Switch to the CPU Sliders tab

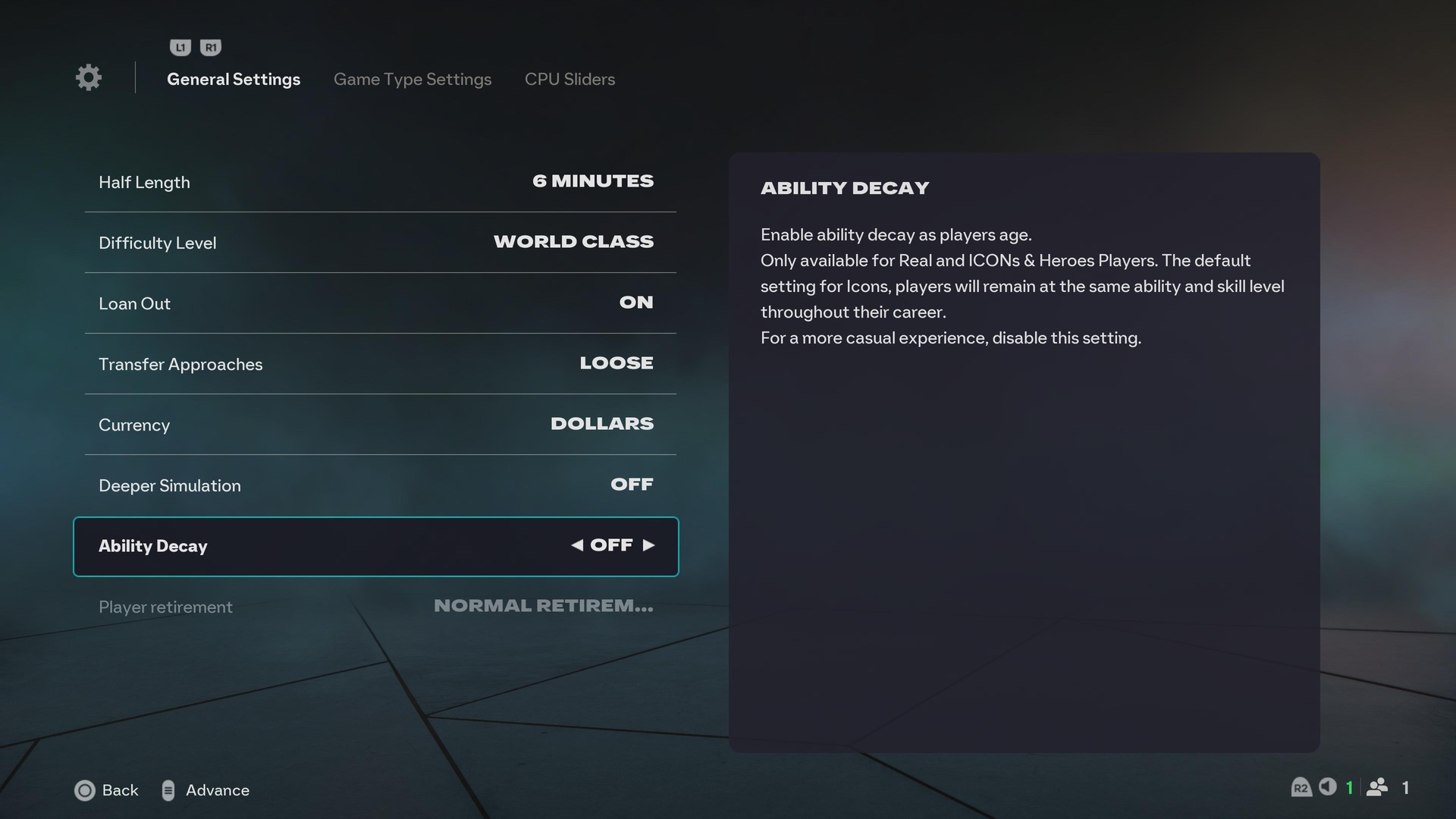click(x=570, y=79)
